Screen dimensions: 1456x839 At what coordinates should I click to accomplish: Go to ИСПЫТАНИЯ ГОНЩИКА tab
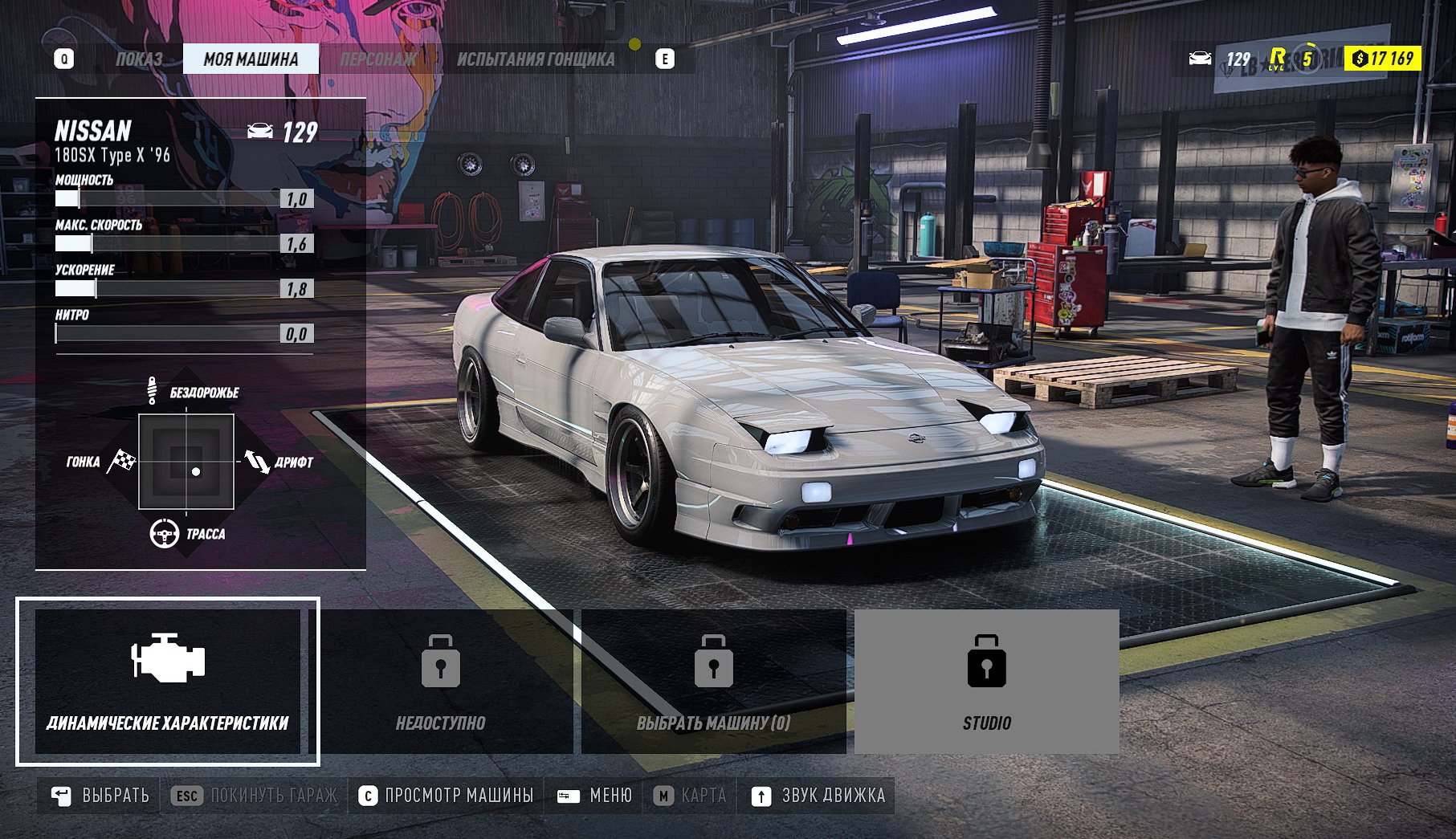point(536,59)
